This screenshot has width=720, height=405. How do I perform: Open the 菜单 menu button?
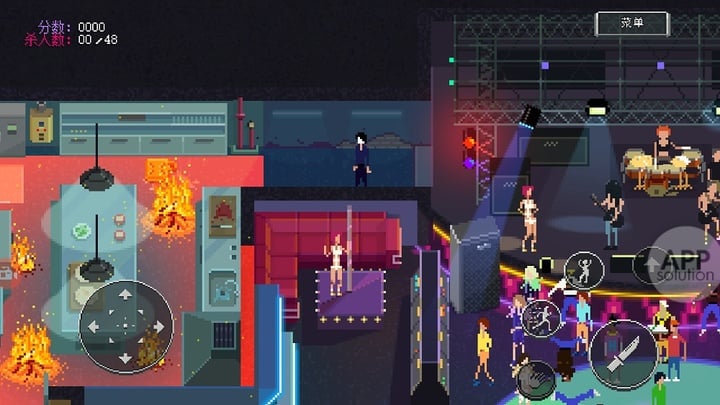pyautogui.click(x=632, y=23)
